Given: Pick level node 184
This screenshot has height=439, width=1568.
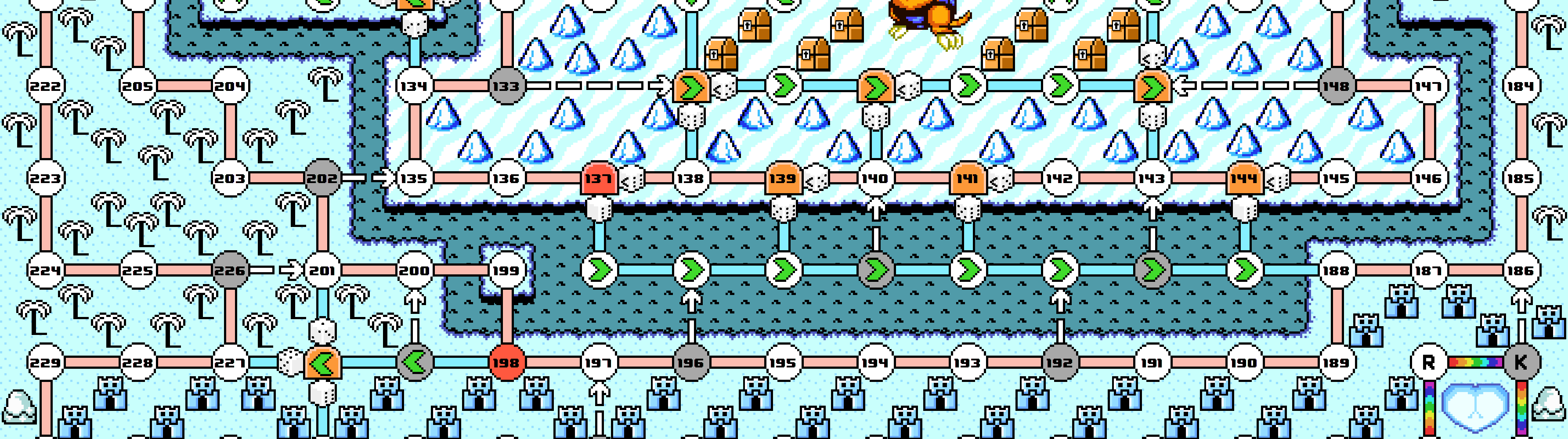Looking at the screenshot, I should (x=1521, y=86).
